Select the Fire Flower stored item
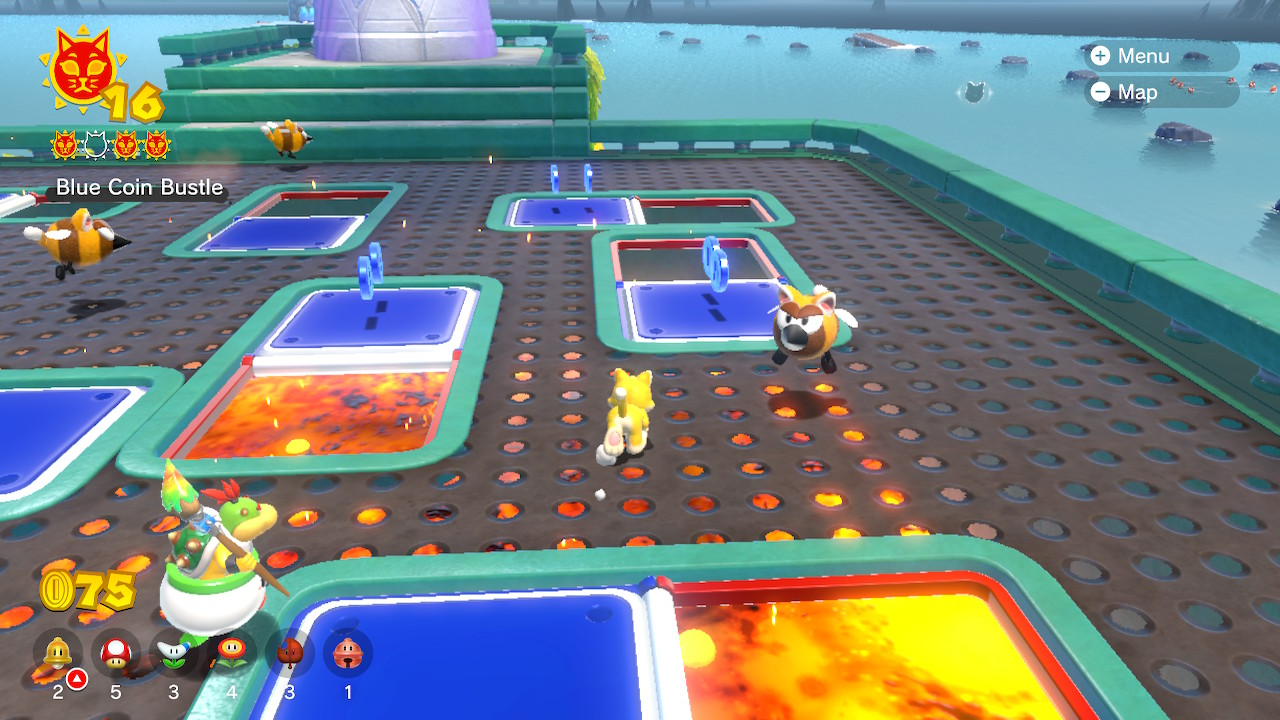Image resolution: width=1280 pixels, height=720 pixels. coord(231,653)
